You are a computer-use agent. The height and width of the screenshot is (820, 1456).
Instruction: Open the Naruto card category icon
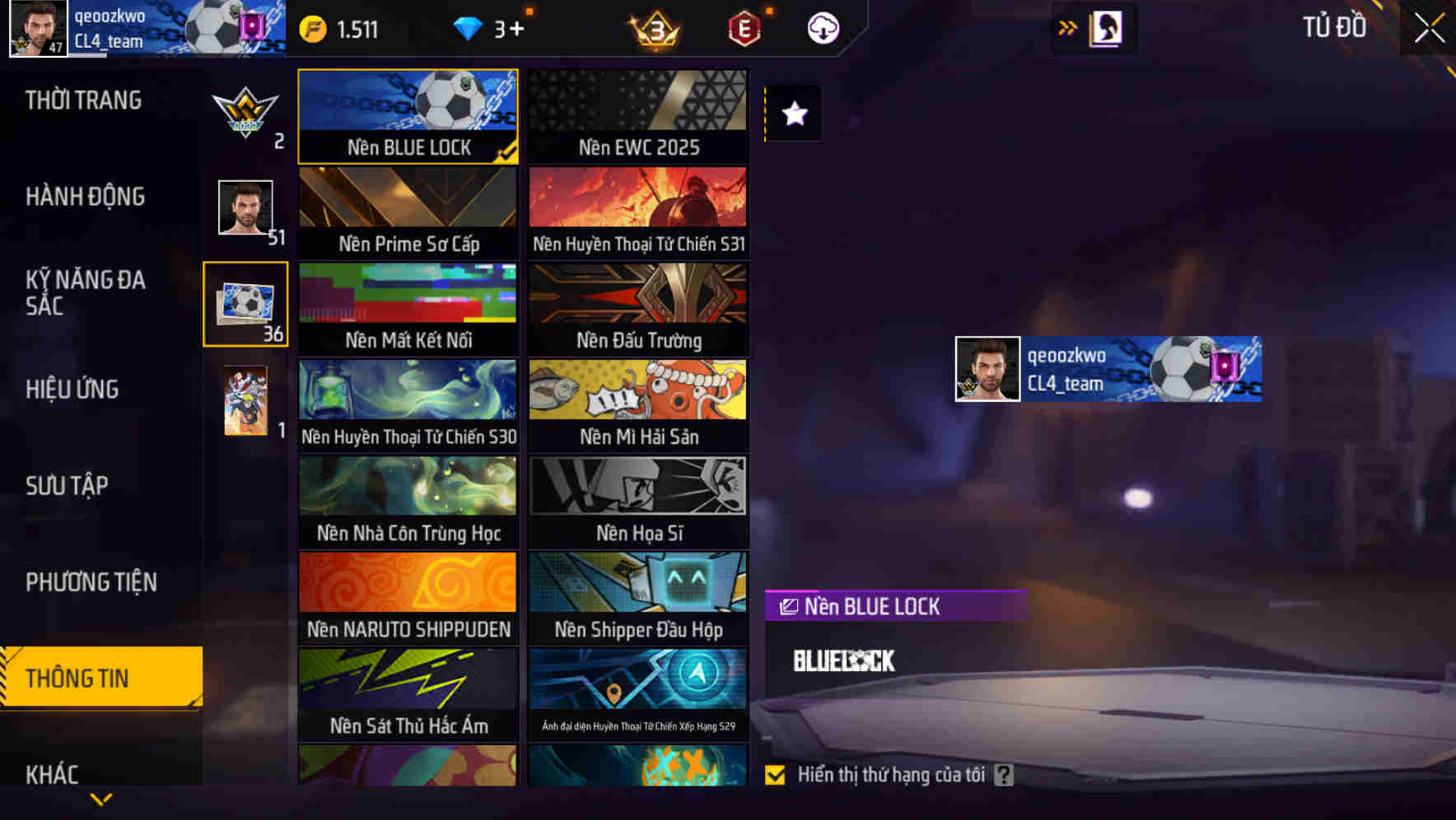click(x=245, y=401)
